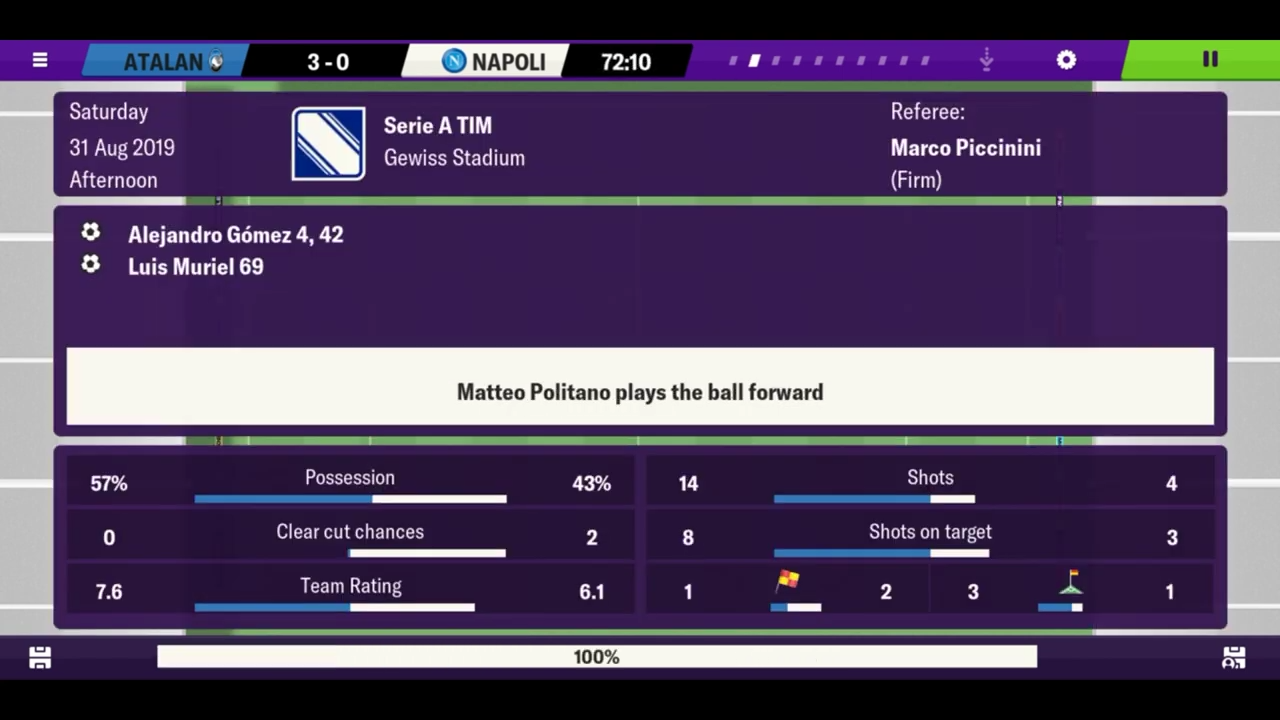This screenshot has height=720, width=1280.
Task: Click the 100% condition progress bar
Action: [x=597, y=657]
